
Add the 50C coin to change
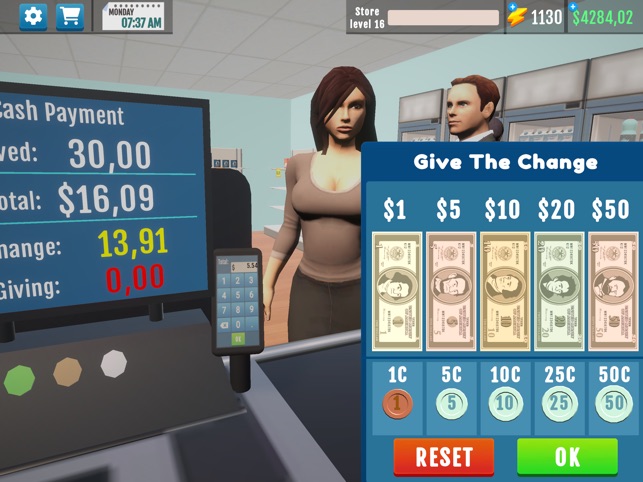coord(612,404)
